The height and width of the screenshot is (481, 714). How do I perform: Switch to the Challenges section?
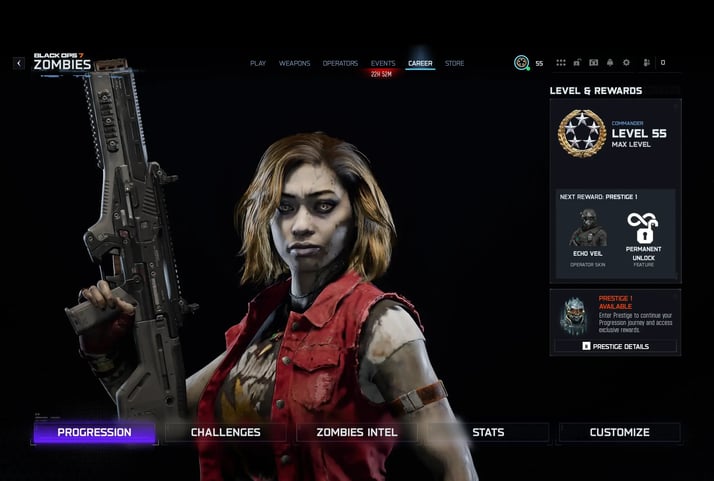click(x=226, y=432)
